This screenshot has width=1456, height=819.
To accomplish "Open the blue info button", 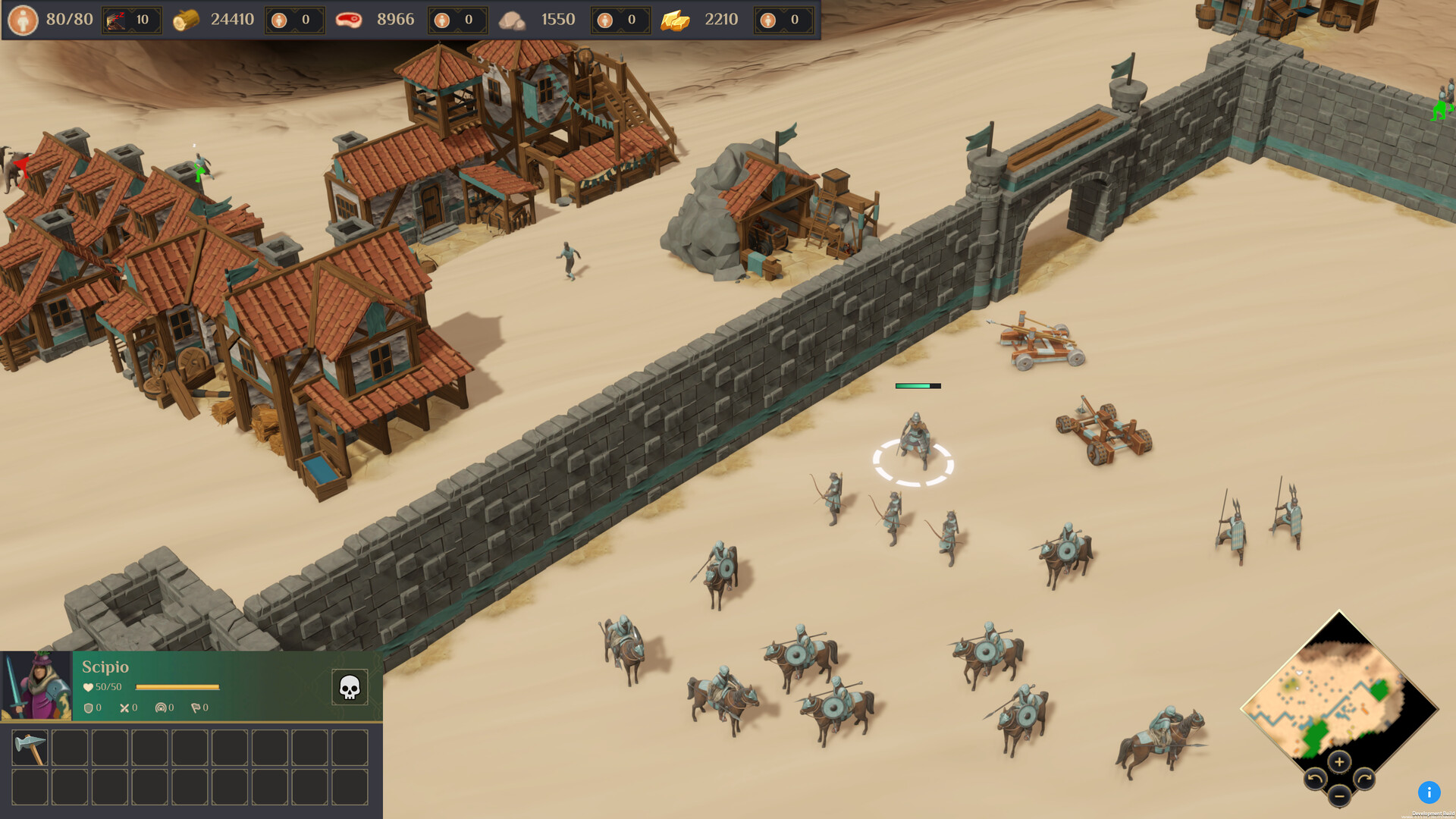I will coord(1429,792).
